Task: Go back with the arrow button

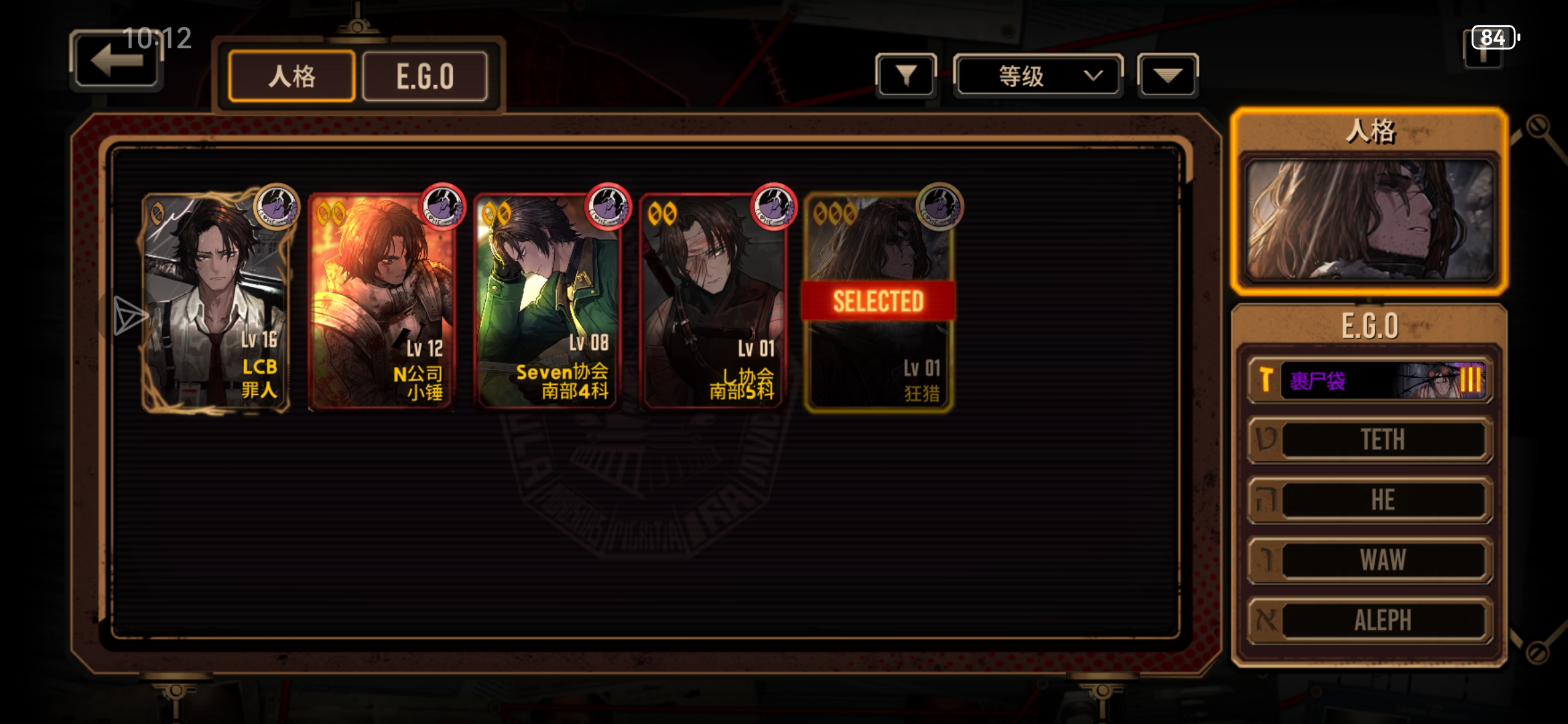Action: [116, 61]
